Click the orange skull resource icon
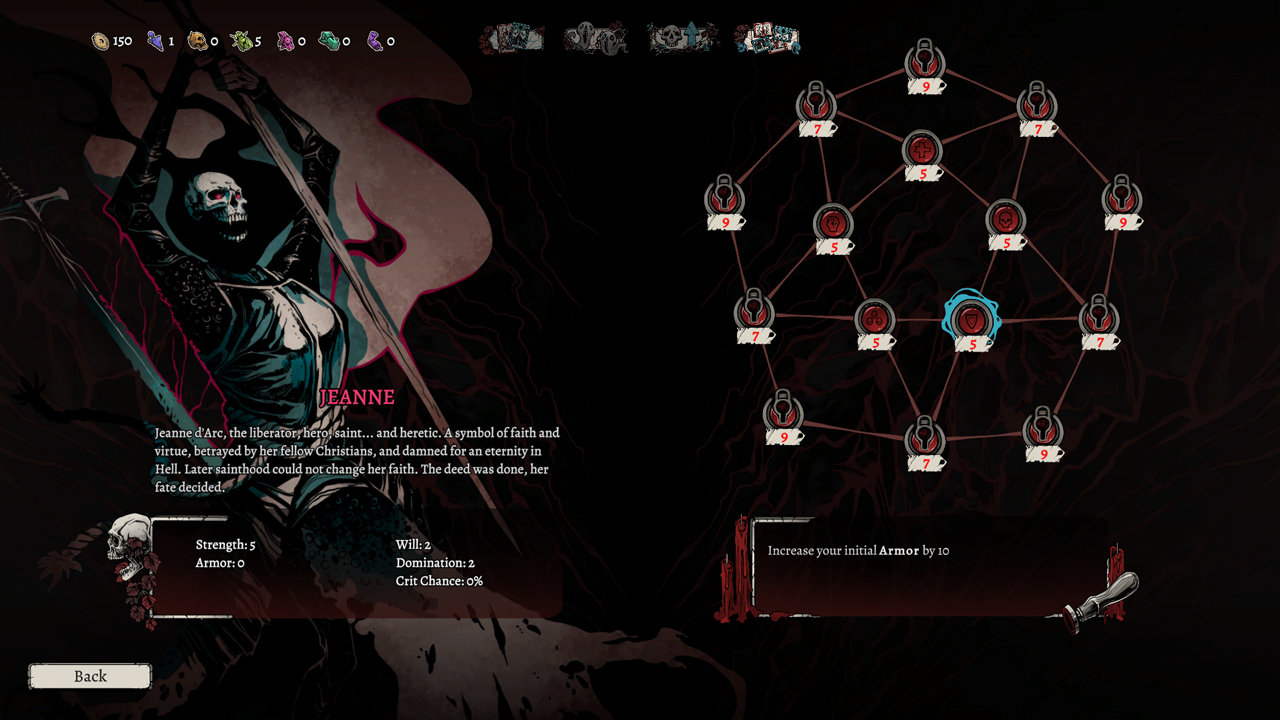This screenshot has height=720, width=1280. click(x=197, y=40)
